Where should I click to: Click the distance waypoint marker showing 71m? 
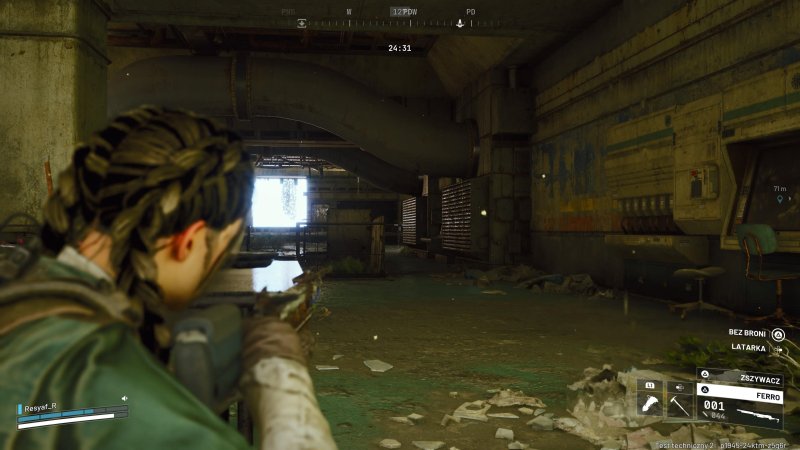tap(779, 198)
